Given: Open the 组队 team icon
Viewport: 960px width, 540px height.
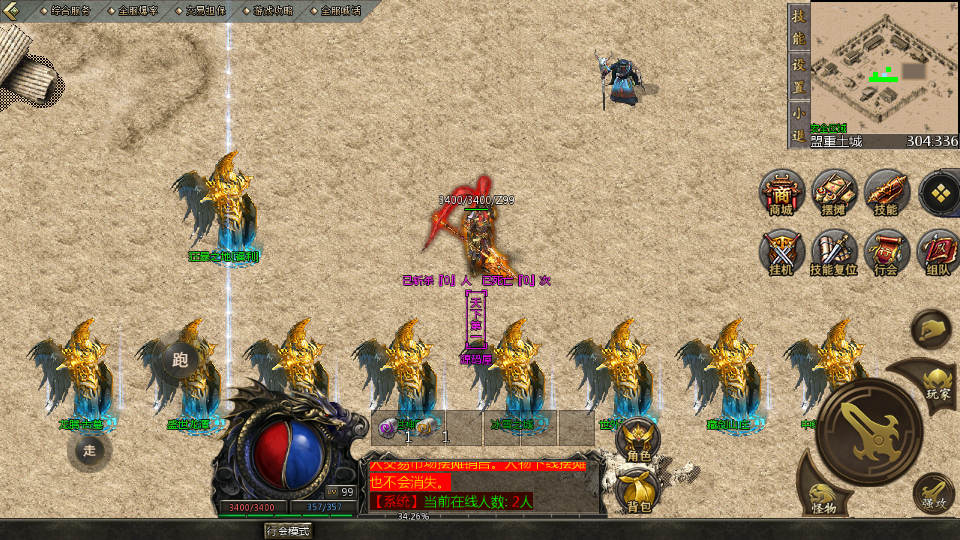Looking at the screenshot, I should pyautogui.click(x=937, y=251).
